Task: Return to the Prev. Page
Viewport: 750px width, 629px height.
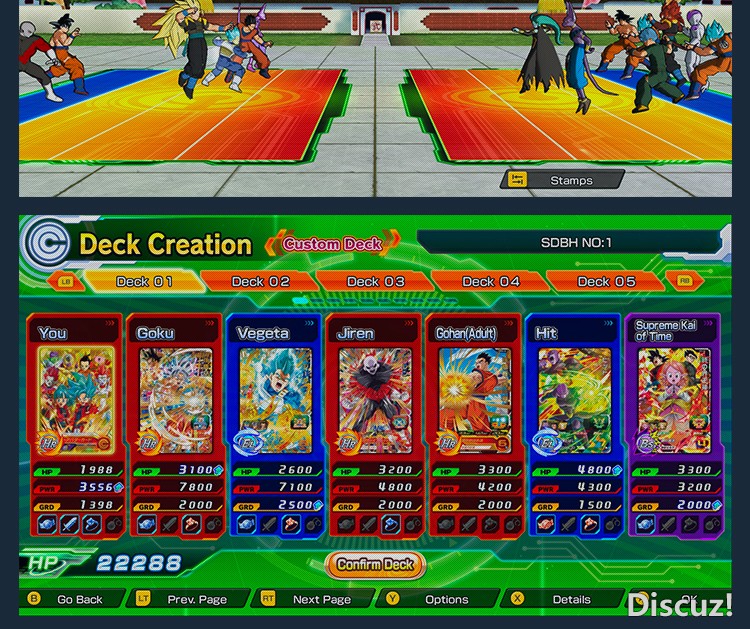Action: pos(196,600)
